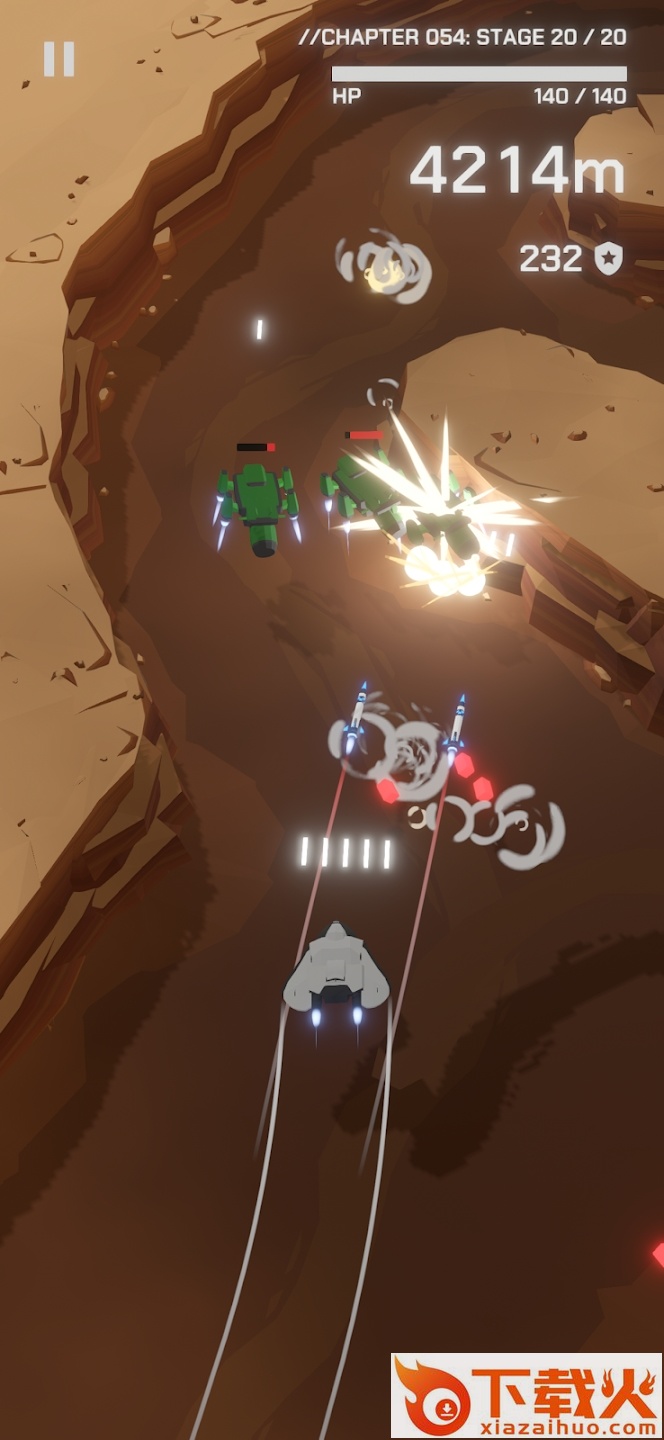Open the xiazaihuo.com watermark link
The image size is (664, 1440).
click(x=527, y=1396)
